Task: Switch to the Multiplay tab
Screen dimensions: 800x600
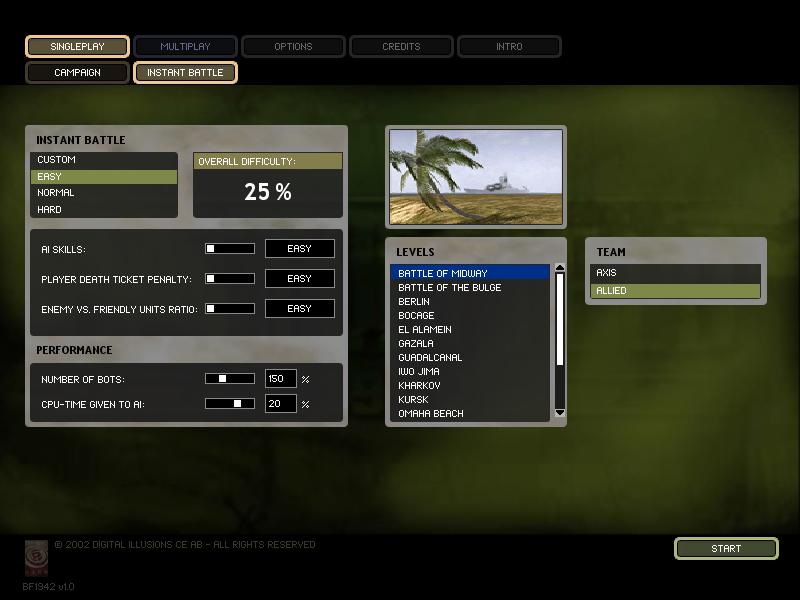Action: [x=185, y=46]
